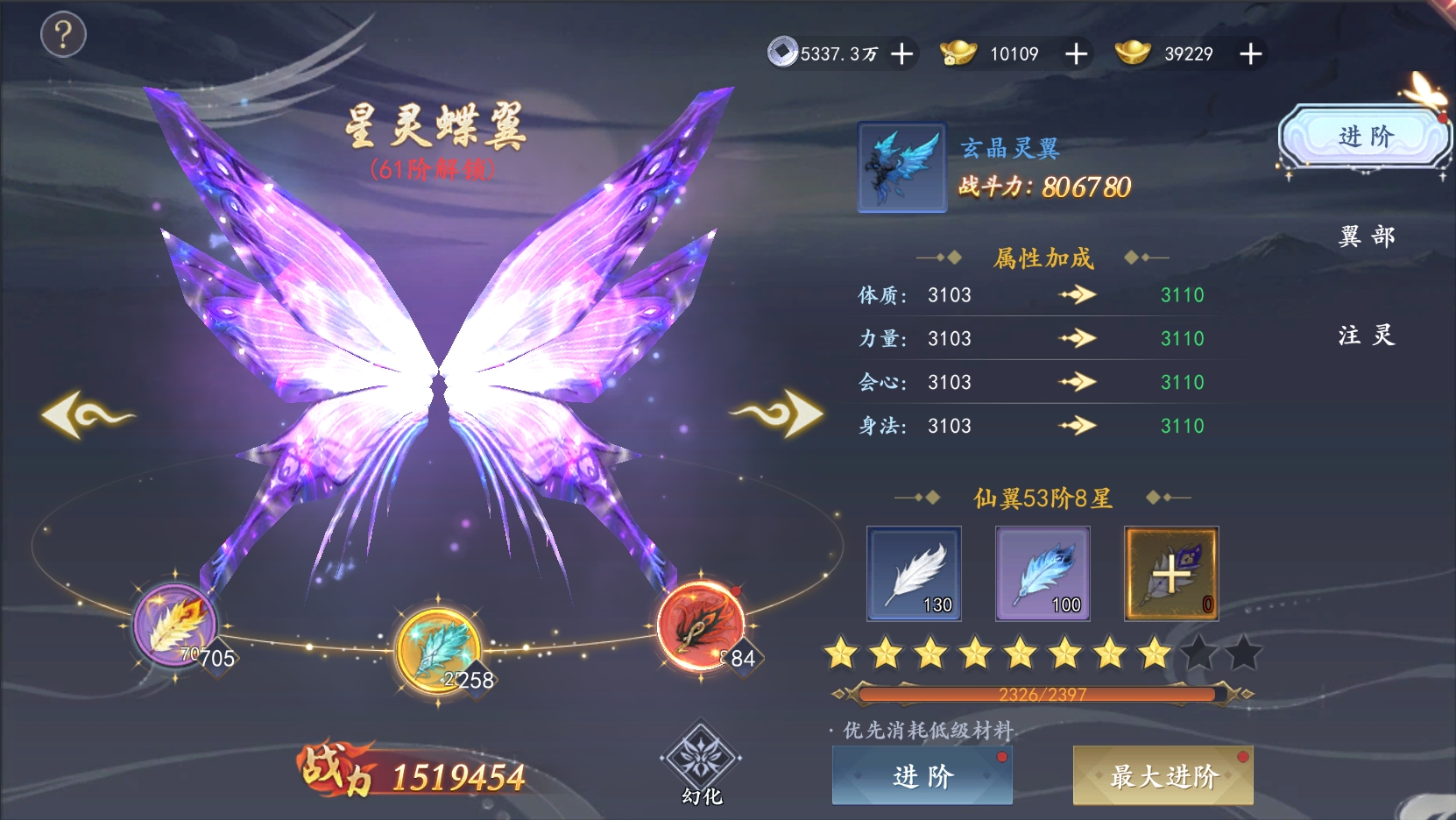
Task: Switch to the 翼部 tab
Action: point(1366,236)
